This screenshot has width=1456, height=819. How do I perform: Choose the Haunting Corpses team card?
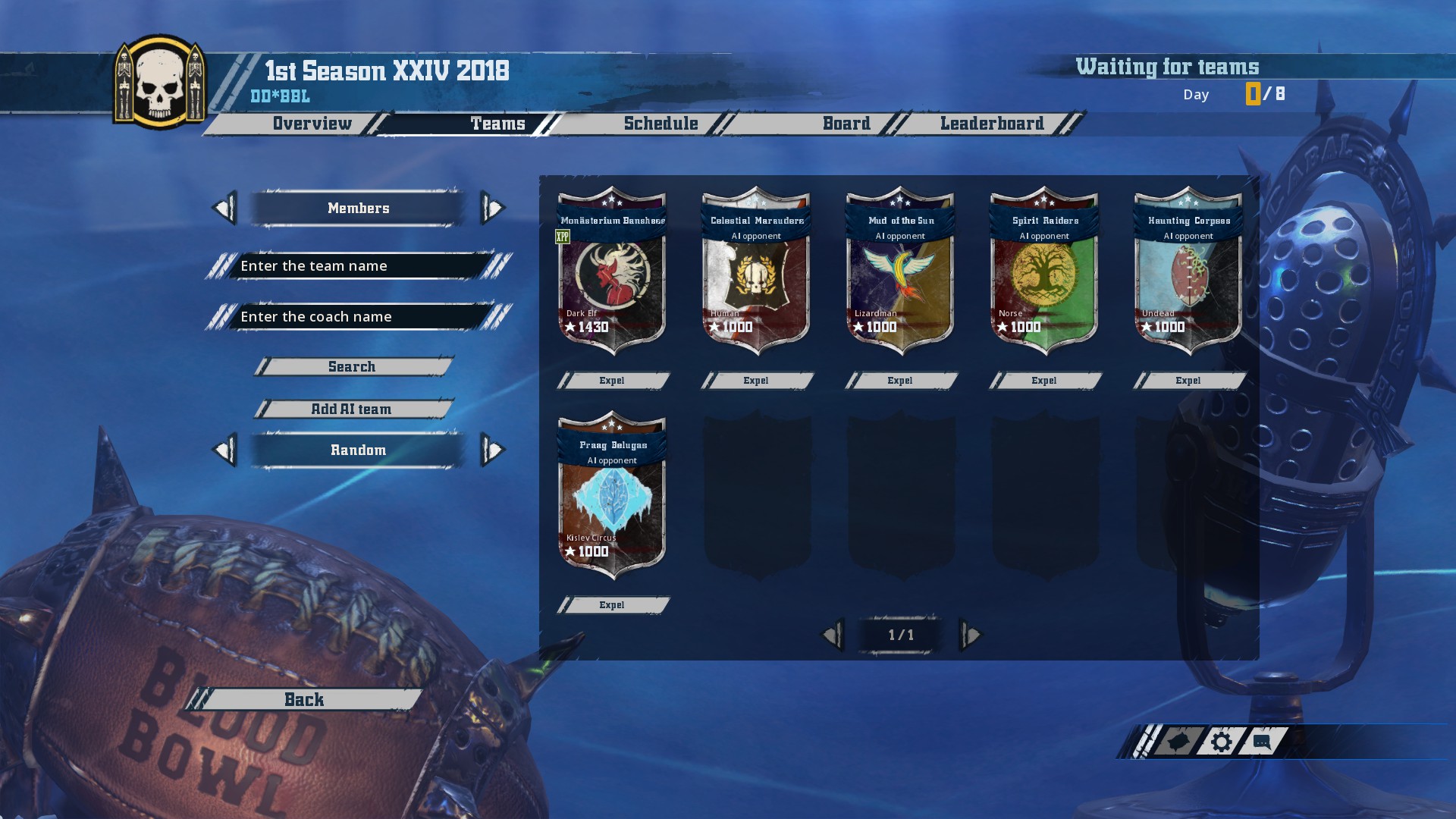coord(1188,273)
